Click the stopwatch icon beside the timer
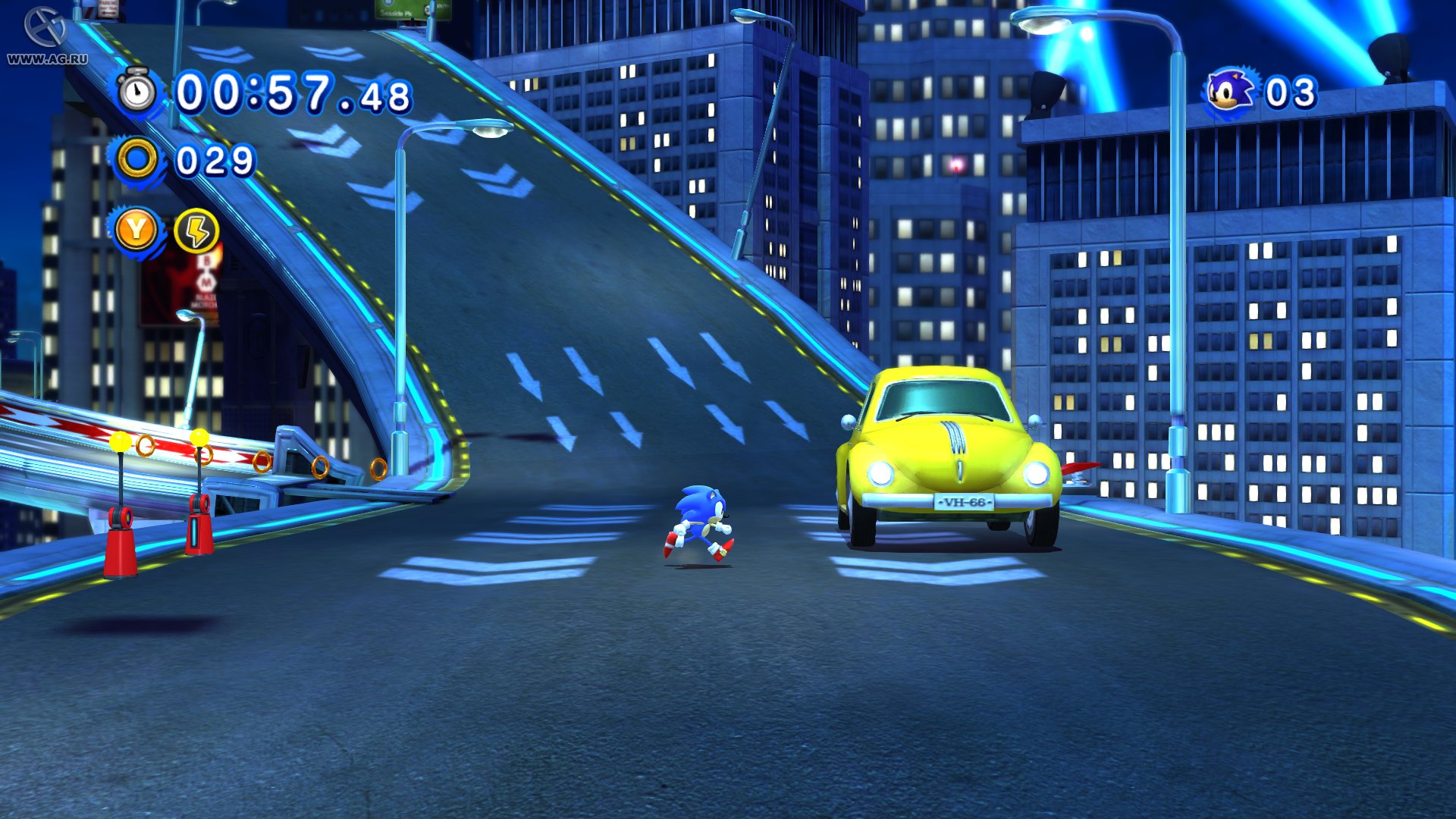1456x819 pixels. (x=137, y=93)
